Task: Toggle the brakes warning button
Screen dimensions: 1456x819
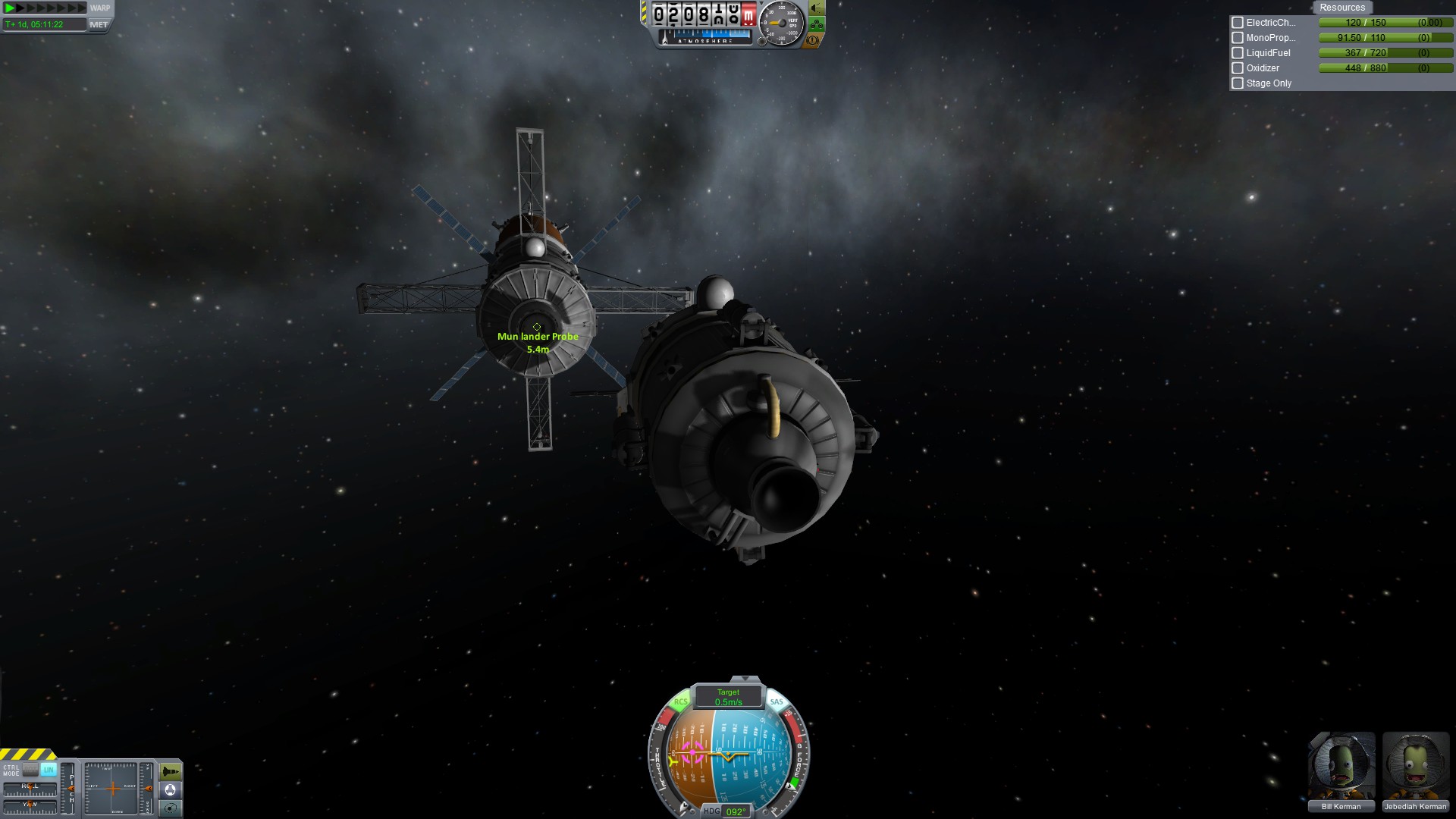Action: [x=812, y=40]
